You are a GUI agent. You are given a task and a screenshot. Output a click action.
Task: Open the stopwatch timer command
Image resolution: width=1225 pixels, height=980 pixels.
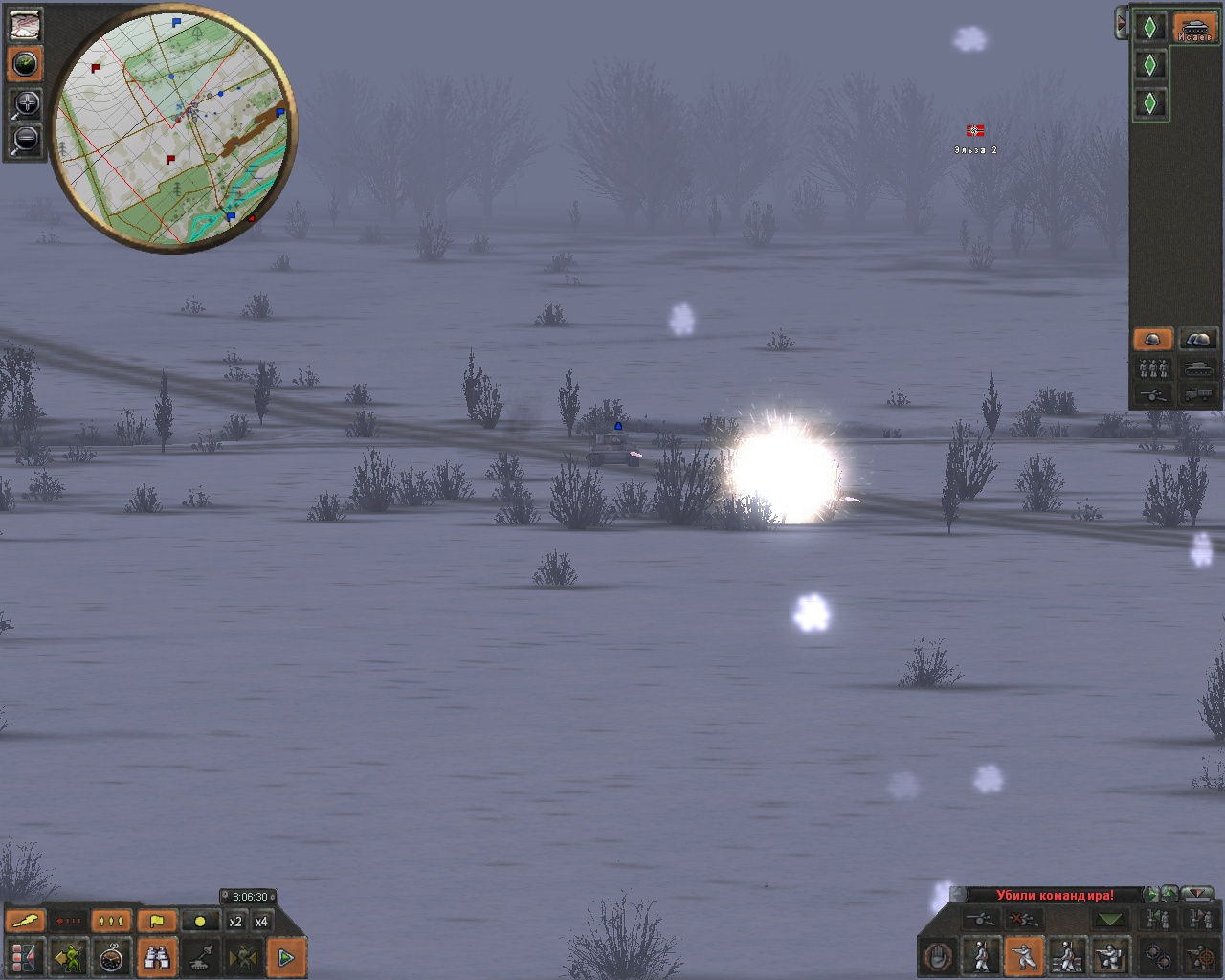pos(112,956)
